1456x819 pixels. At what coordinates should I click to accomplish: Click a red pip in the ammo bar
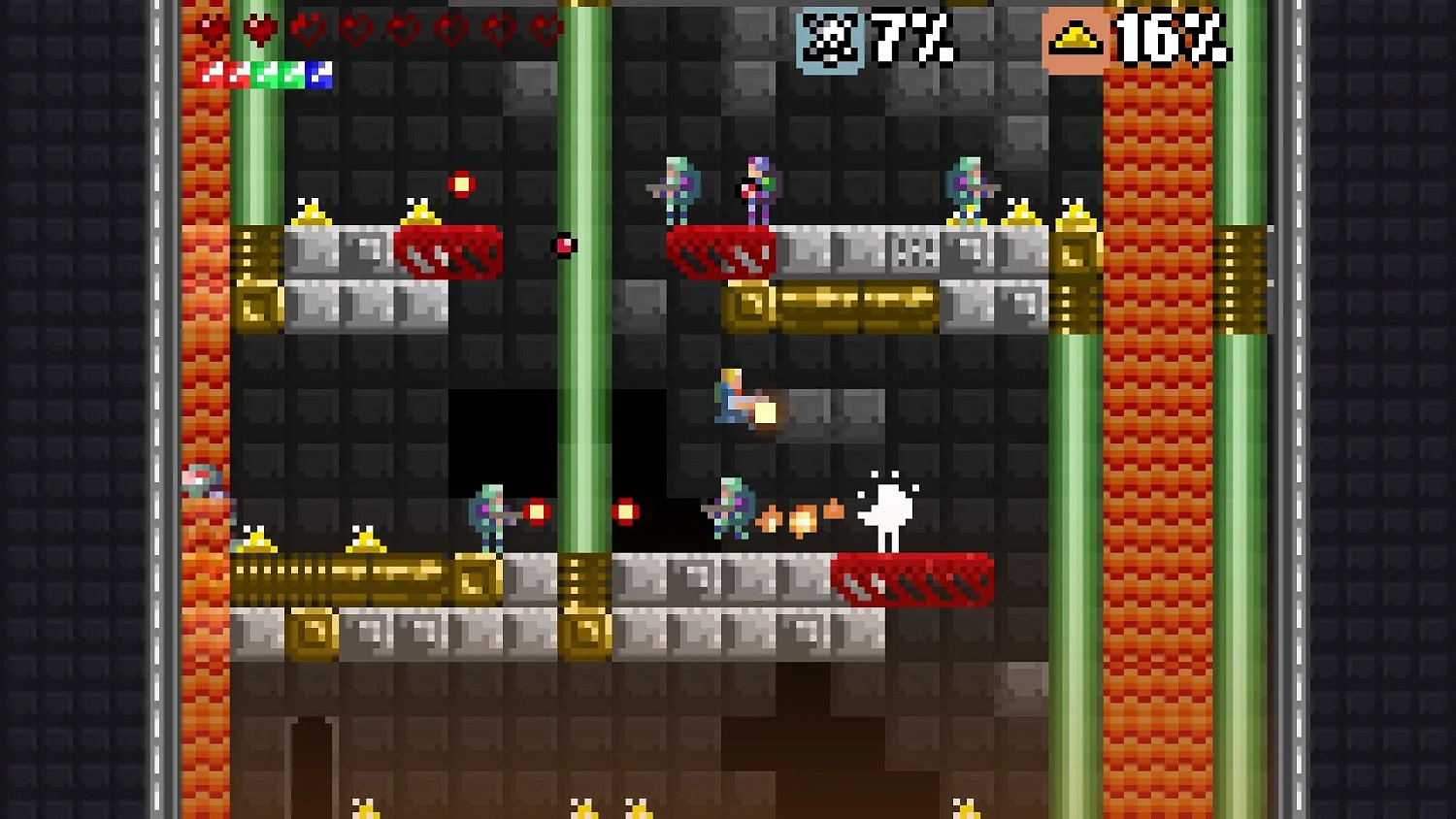221,74
